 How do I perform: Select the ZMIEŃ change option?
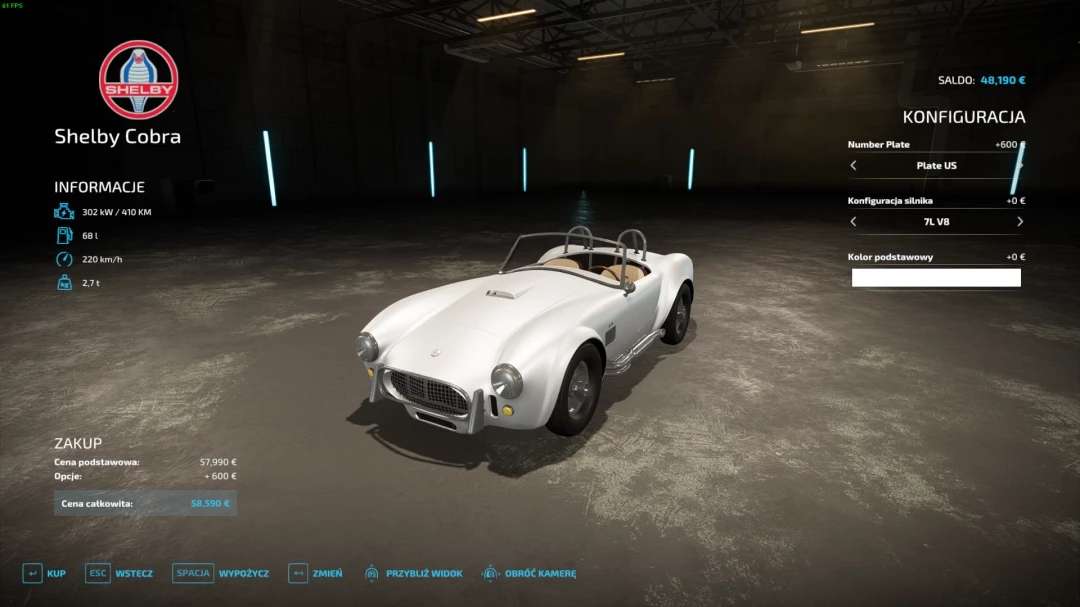[315, 573]
